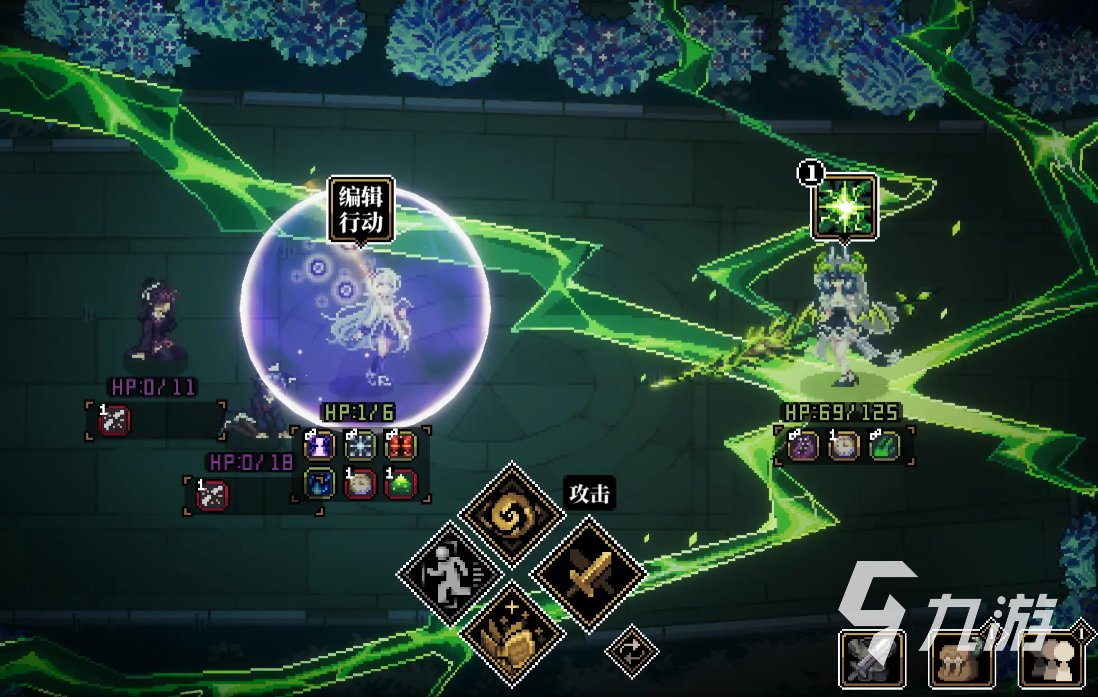The height and width of the screenshot is (697, 1098).
Task: Inspect the hourglass status effect icon
Action: pyautogui.click(x=319, y=445)
